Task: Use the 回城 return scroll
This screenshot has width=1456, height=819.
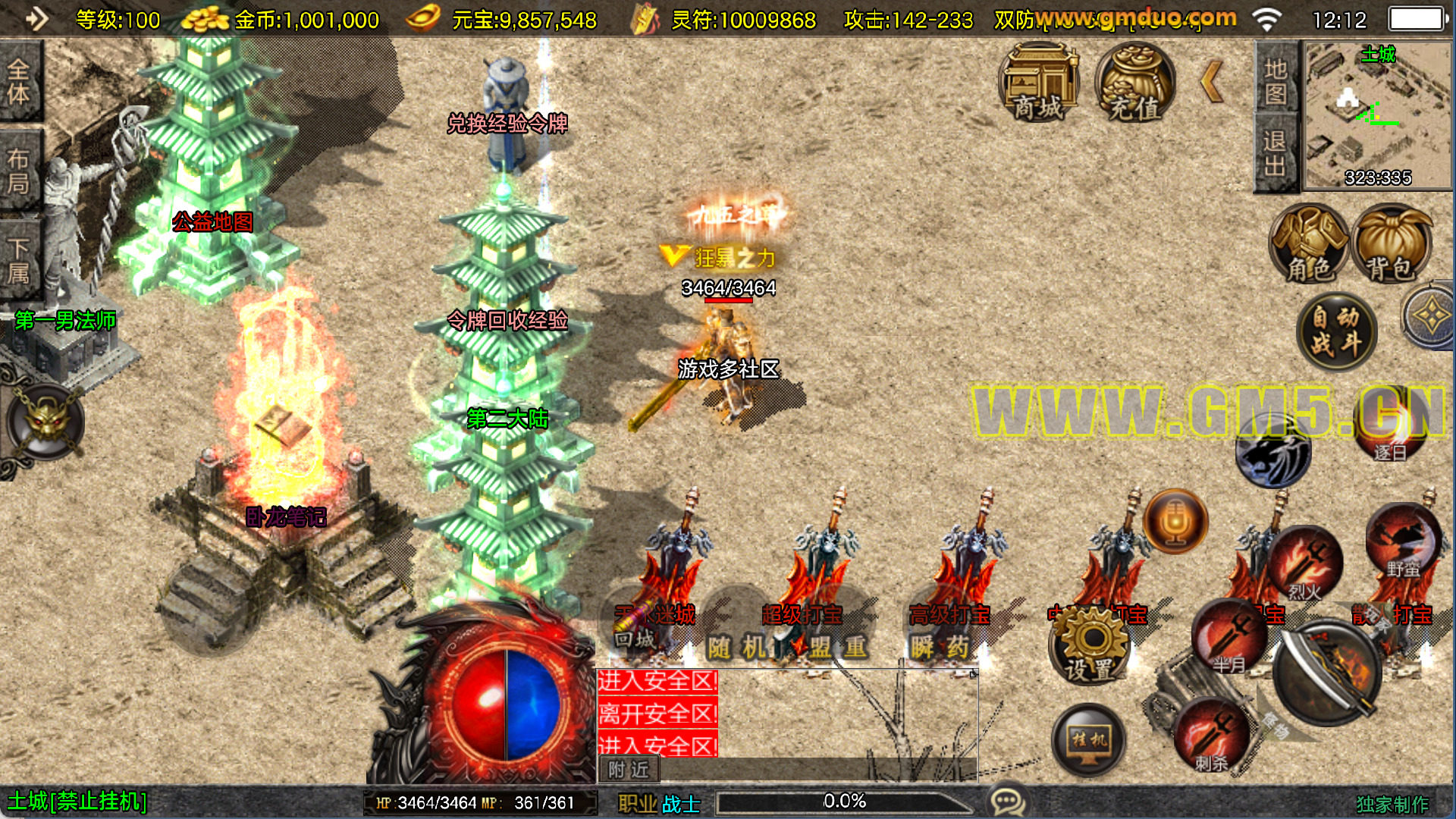Action: pos(635,629)
